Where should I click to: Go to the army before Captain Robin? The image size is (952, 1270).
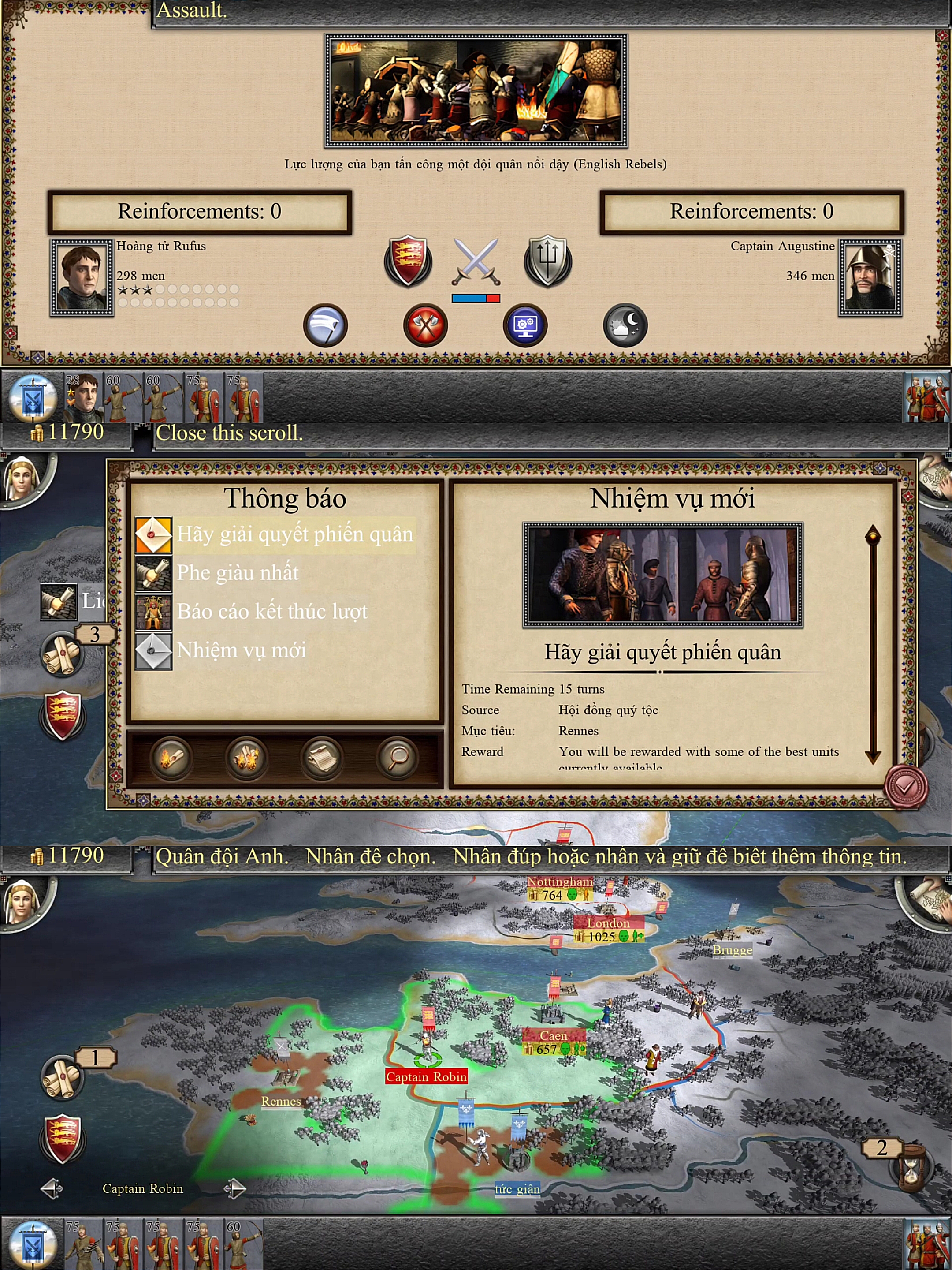coord(52,1188)
